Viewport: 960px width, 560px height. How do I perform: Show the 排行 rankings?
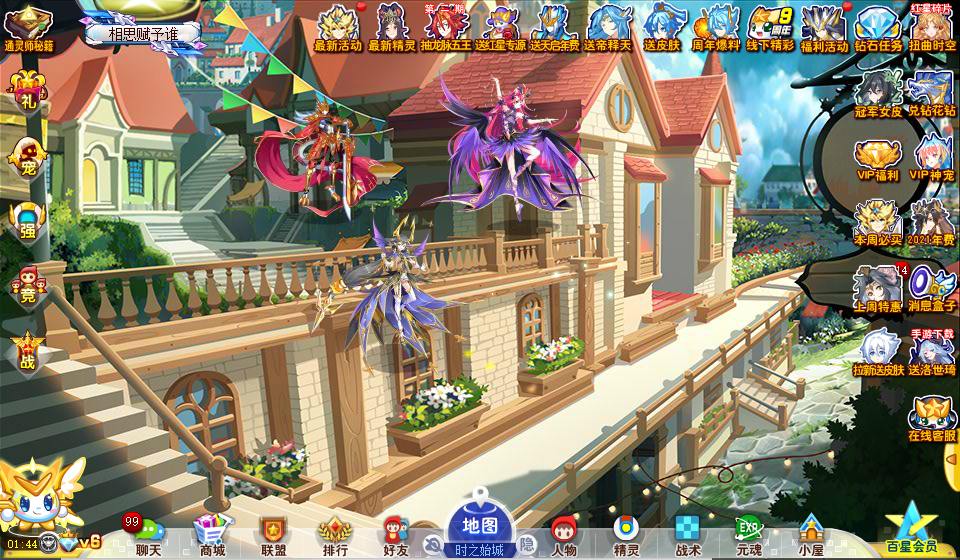(x=335, y=536)
